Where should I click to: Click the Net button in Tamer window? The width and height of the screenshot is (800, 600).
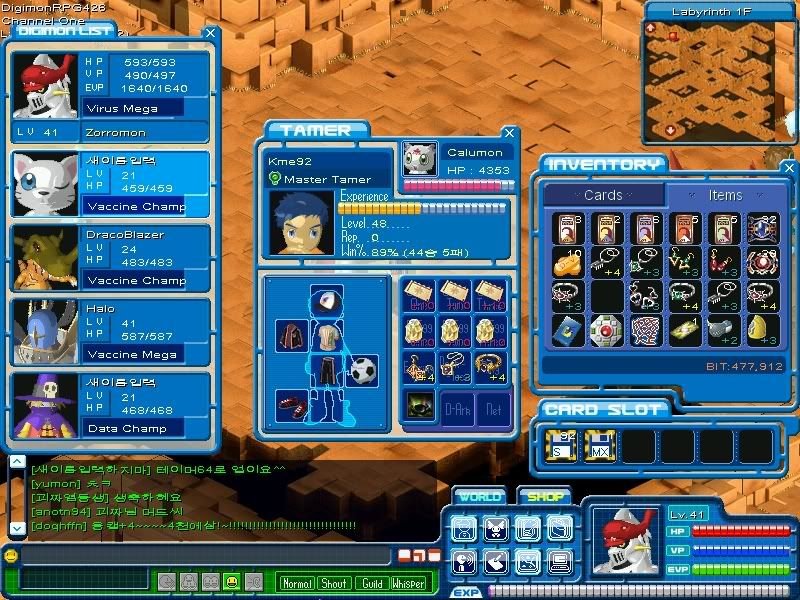(x=493, y=408)
